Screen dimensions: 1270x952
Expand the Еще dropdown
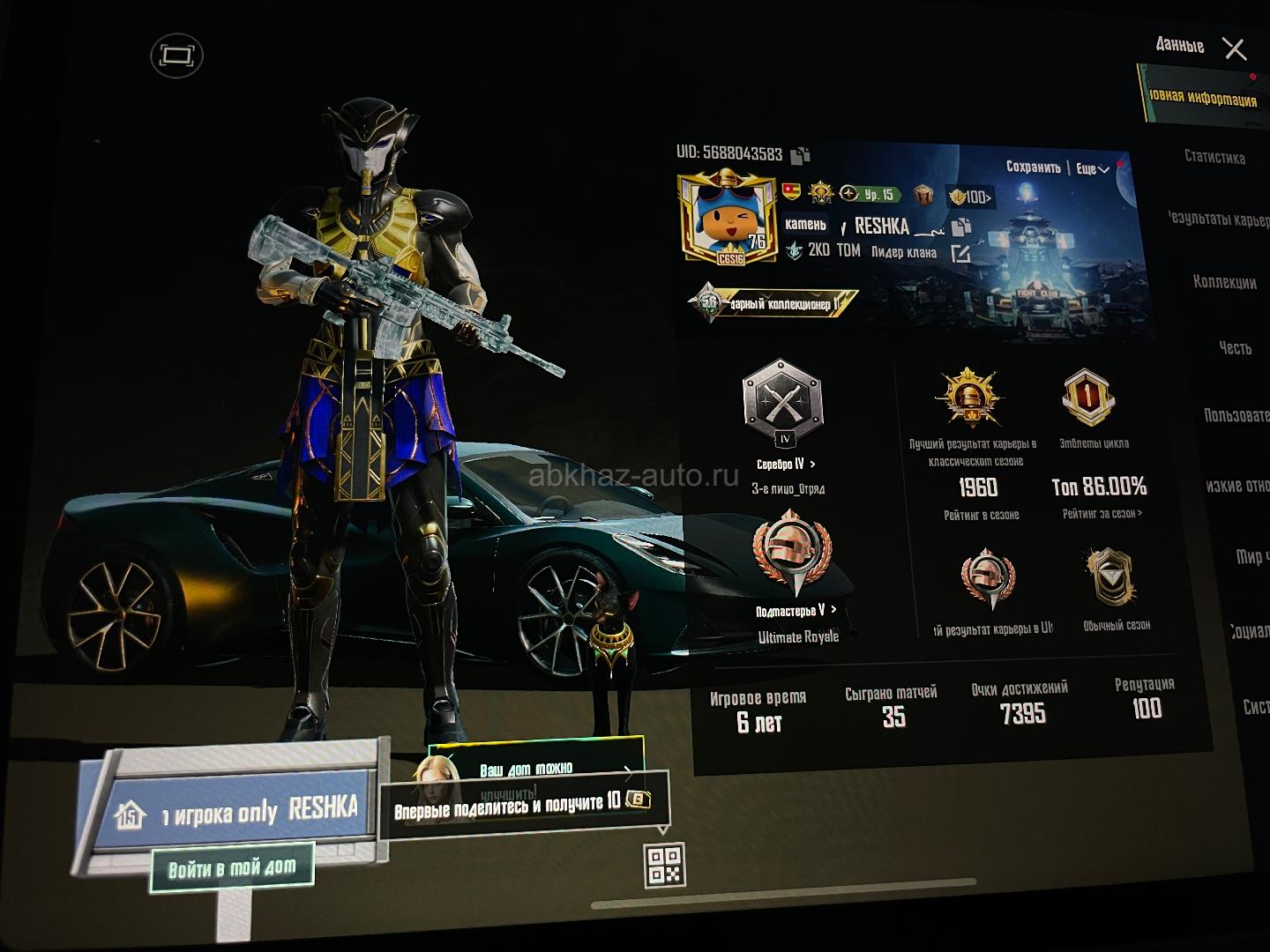coord(1091,168)
